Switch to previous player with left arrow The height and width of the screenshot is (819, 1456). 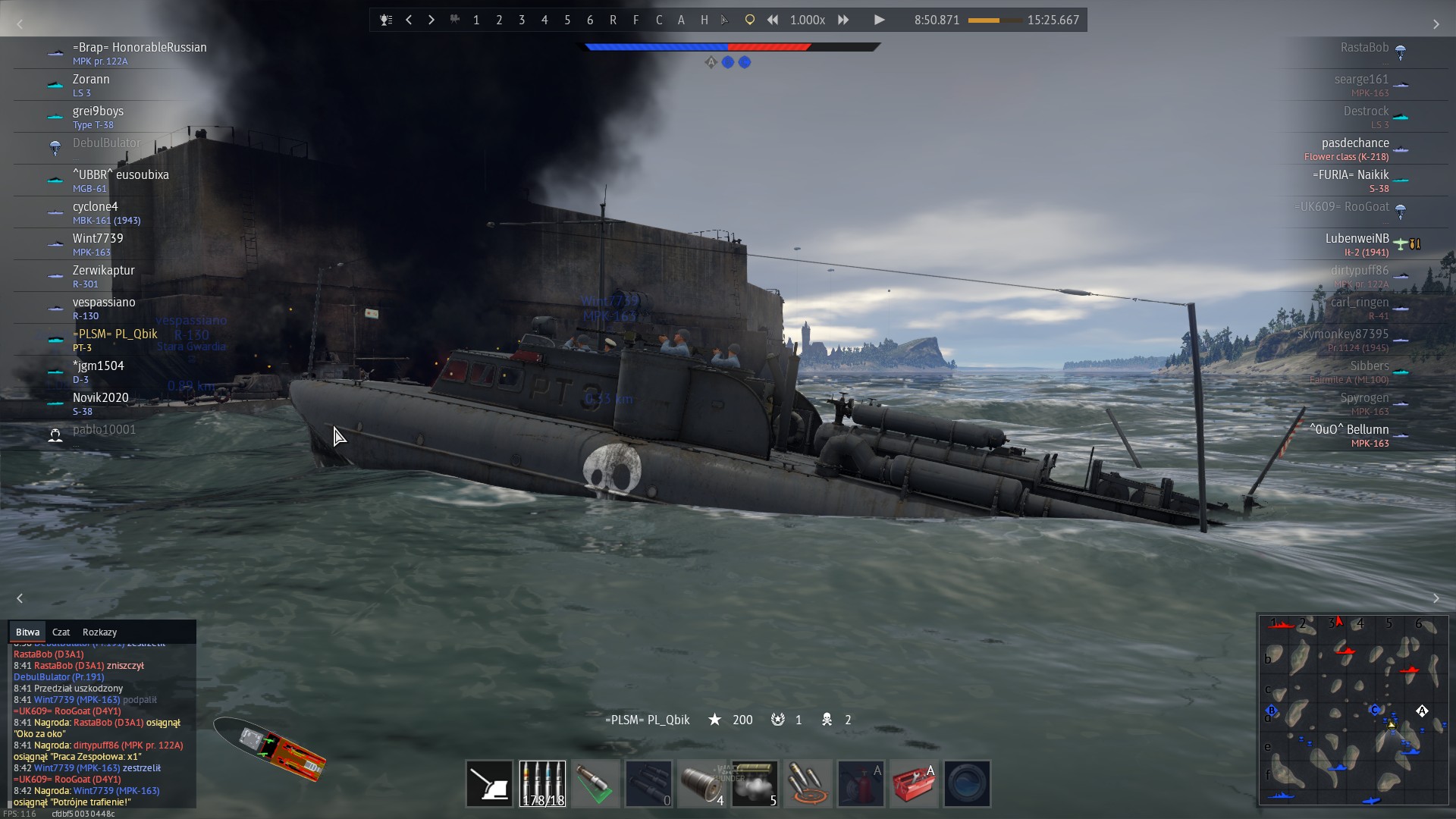tap(409, 20)
